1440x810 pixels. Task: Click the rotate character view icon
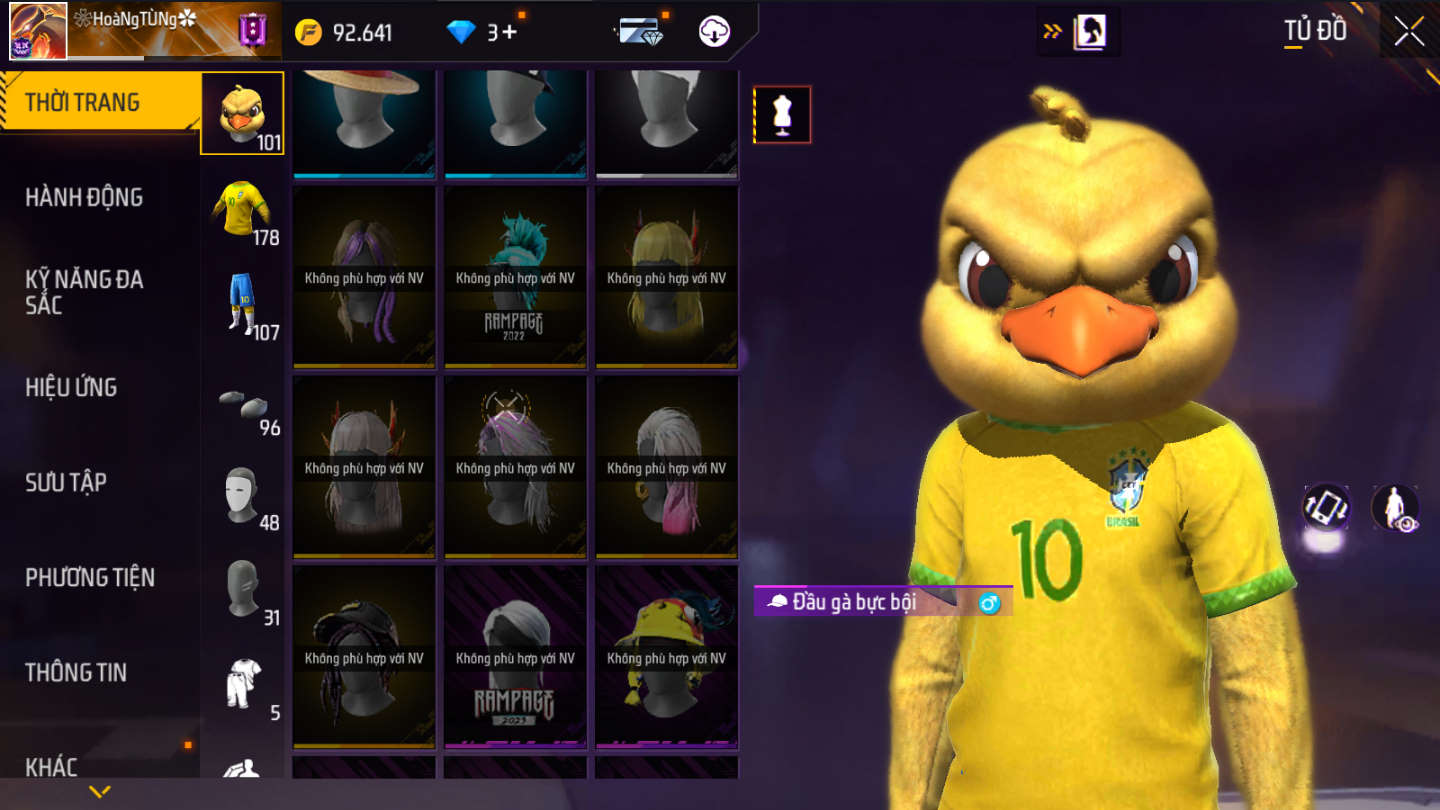pyautogui.click(x=1326, y=507)
